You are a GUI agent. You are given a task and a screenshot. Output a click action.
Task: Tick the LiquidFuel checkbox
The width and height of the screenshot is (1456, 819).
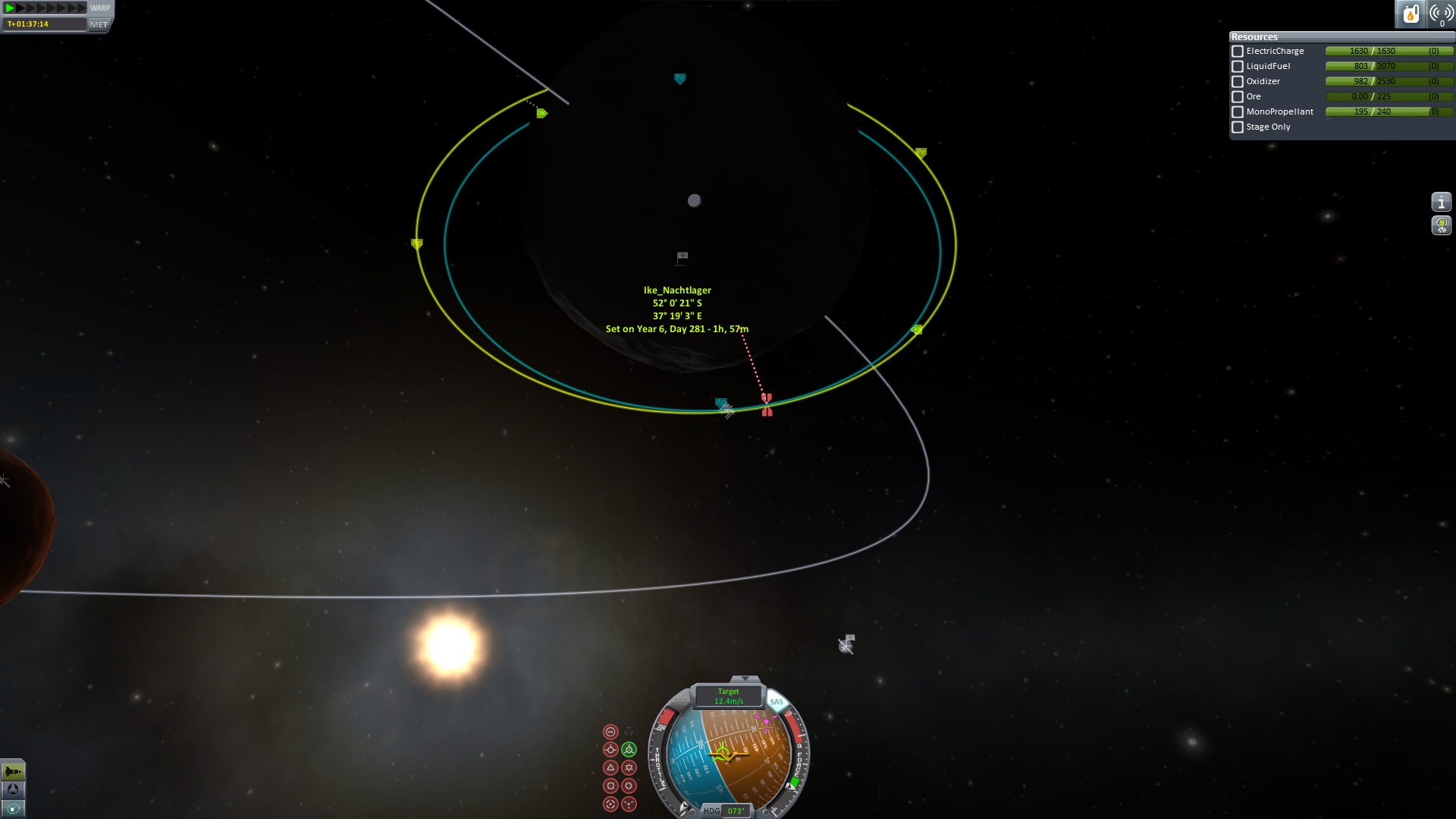point(1238,67)
